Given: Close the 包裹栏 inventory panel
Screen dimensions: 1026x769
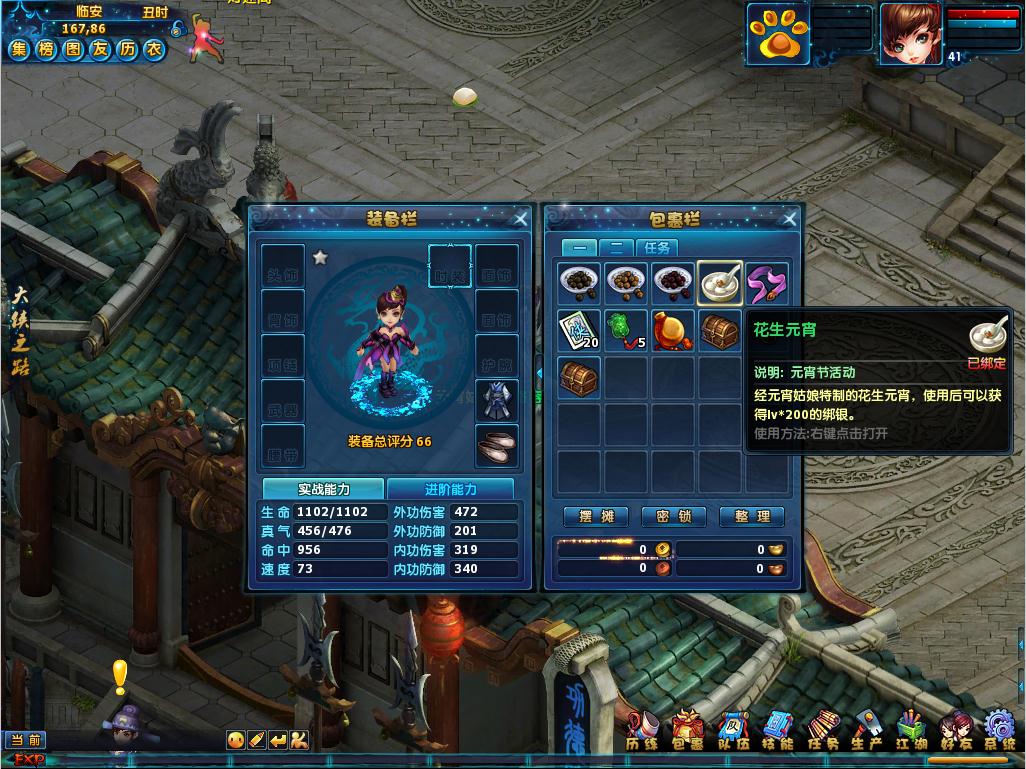Looking at the screenshot, I should (789, 219).
